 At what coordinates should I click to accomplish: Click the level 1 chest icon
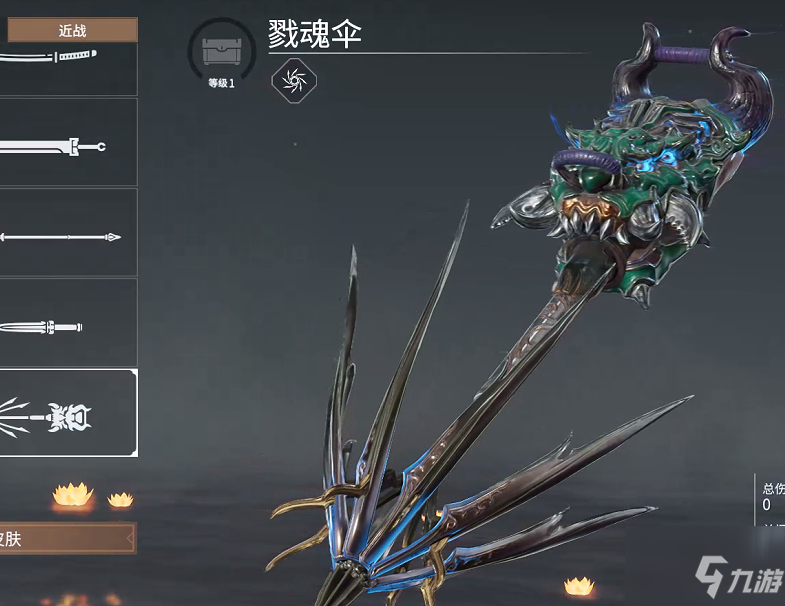[x=221, y=53]
